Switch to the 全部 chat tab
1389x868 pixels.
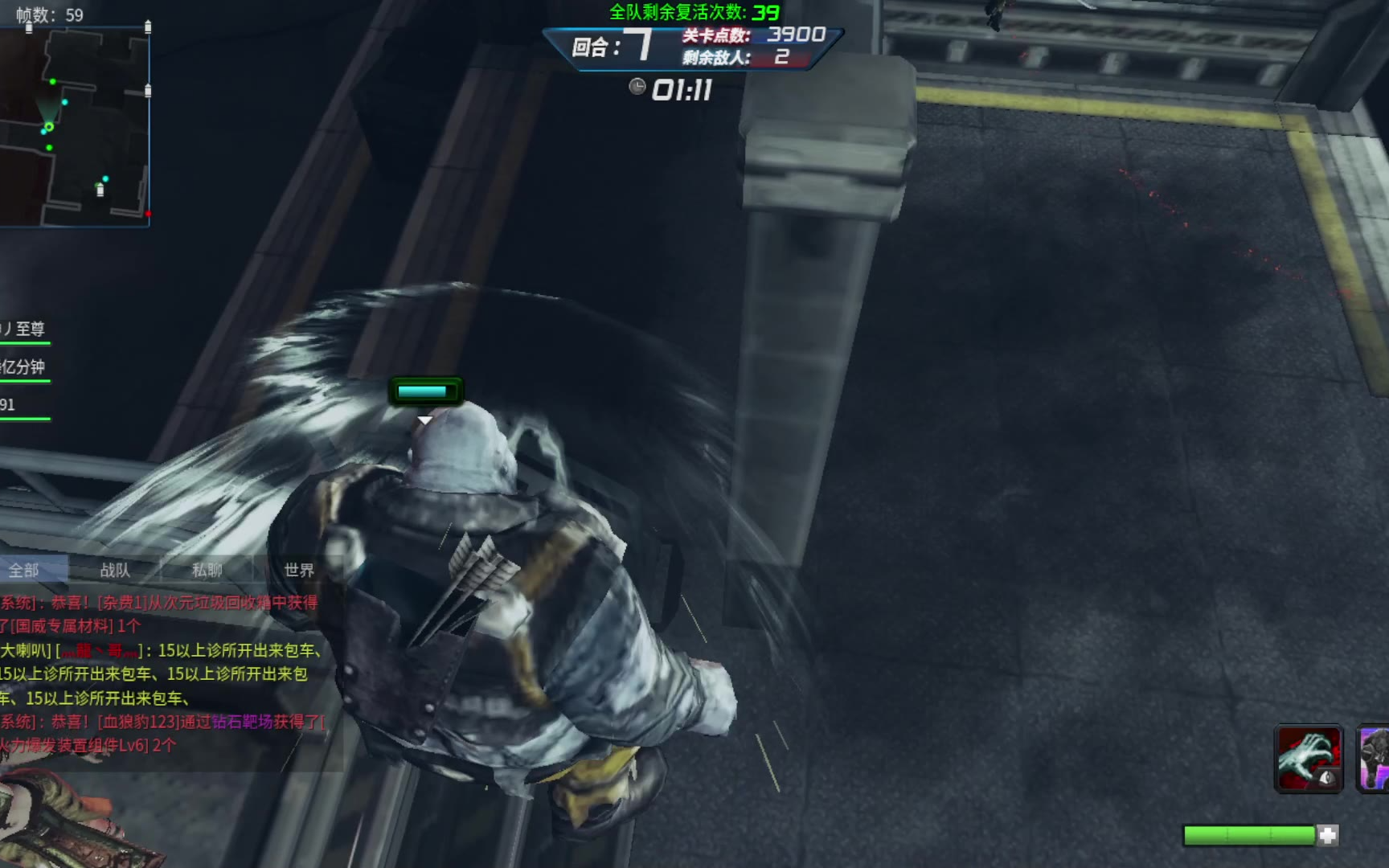tap(24, 570)
